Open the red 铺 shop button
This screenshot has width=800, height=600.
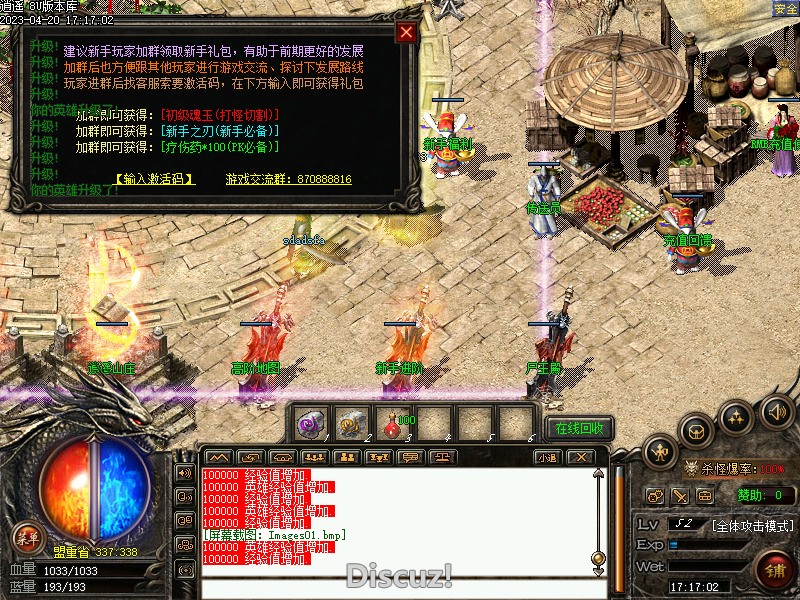point(774,570)
